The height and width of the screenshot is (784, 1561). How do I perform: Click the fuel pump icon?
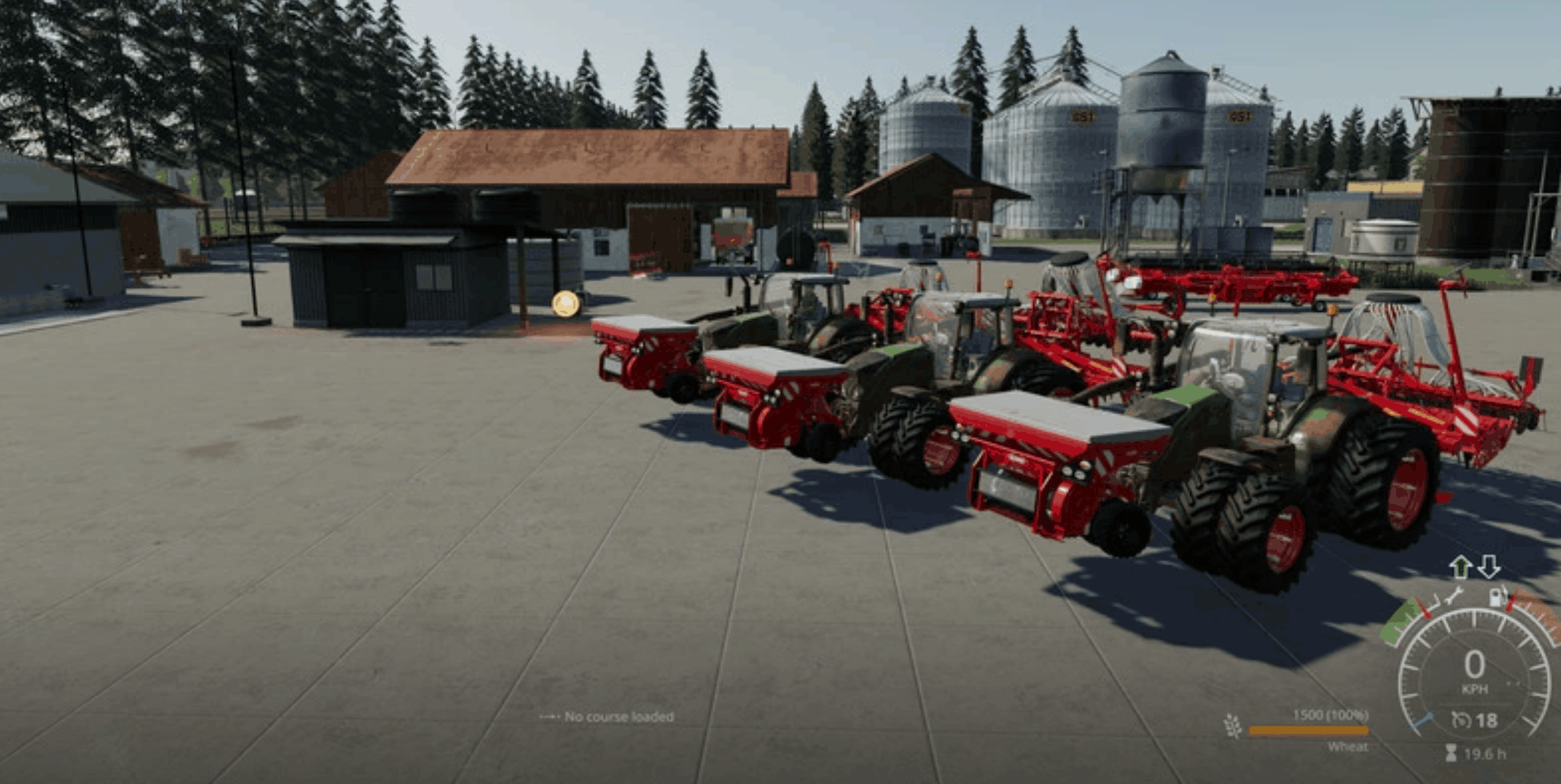tap(1497, 597)
